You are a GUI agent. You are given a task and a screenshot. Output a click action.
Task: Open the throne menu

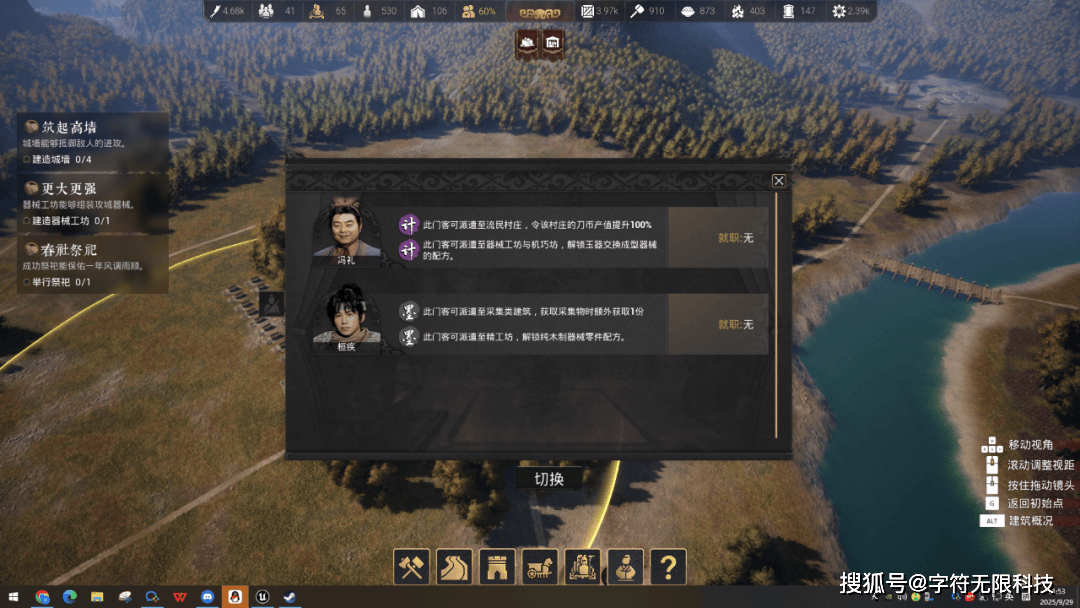583,566
